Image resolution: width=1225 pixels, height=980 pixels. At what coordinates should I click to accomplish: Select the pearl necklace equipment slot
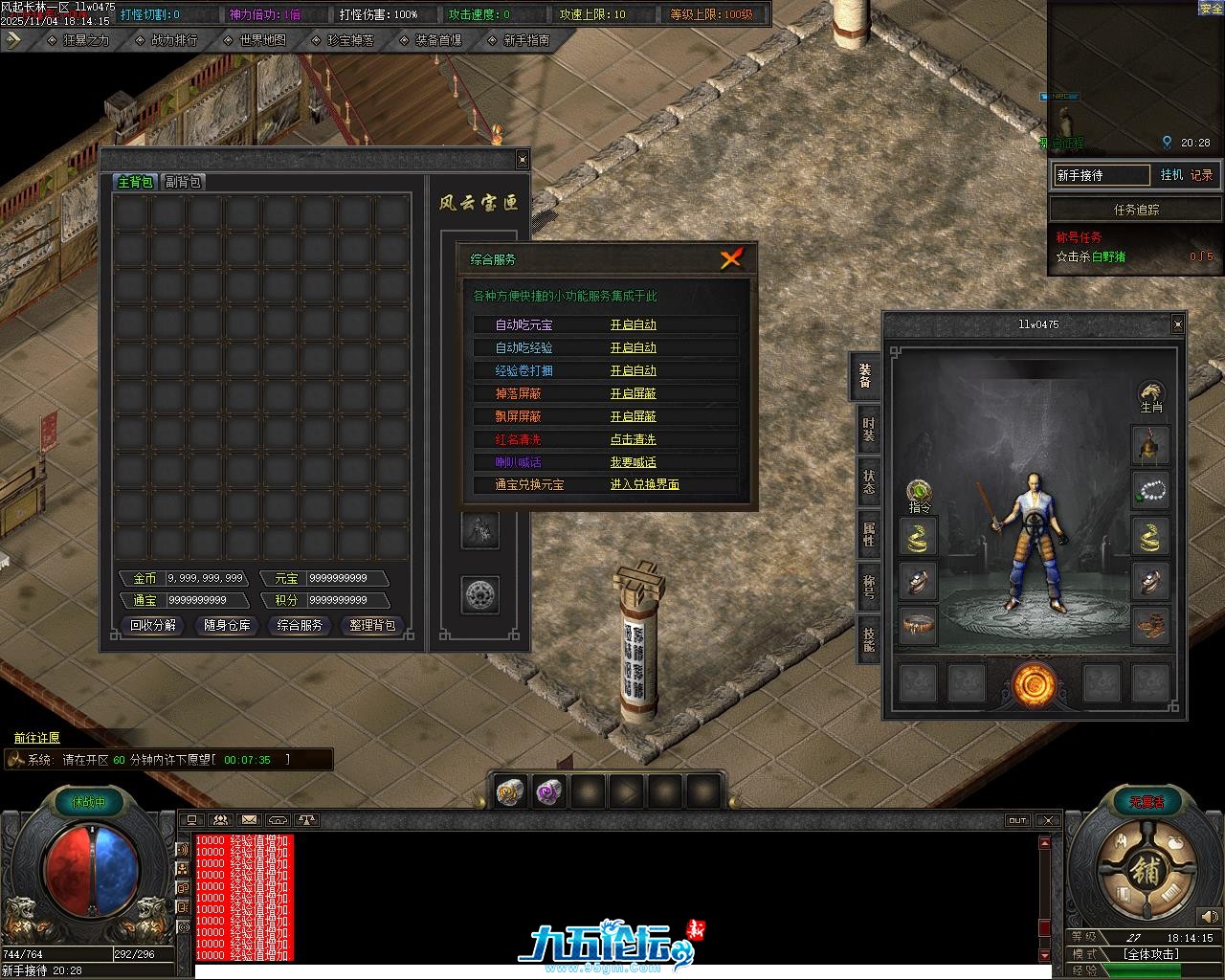coord(1150,490)
